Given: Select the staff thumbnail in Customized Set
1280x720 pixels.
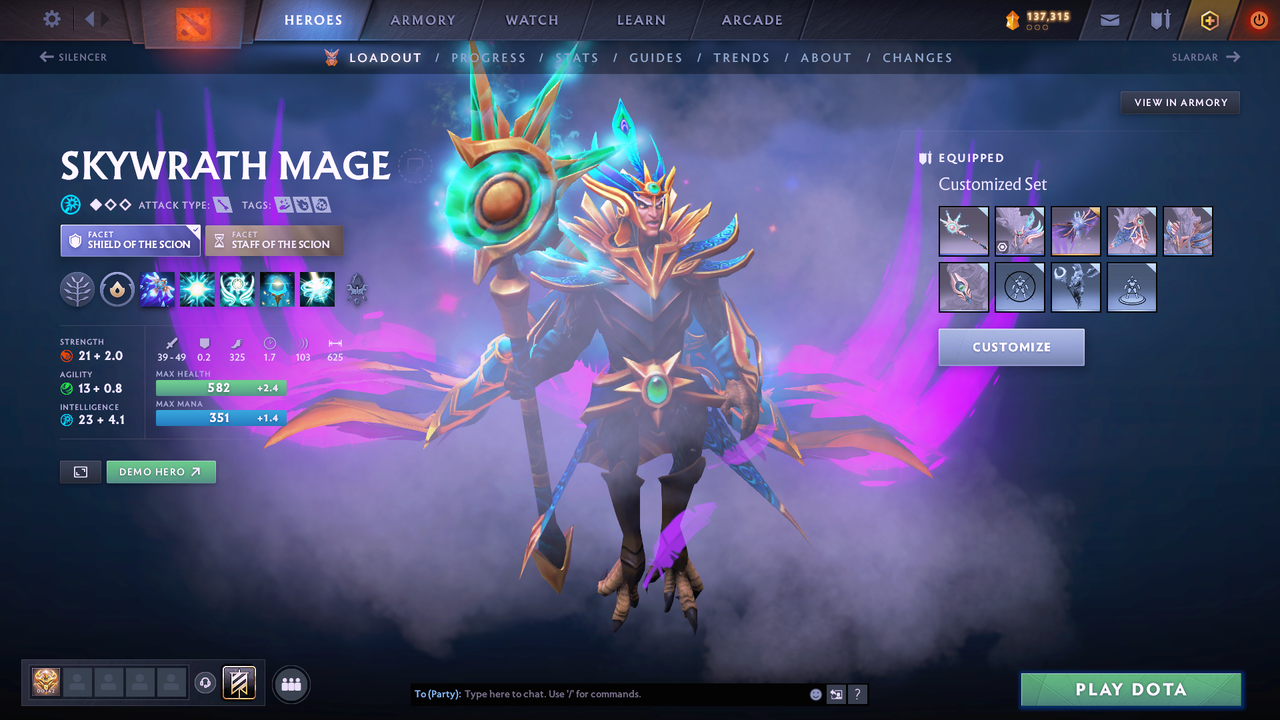Looking at the screenshot, I should click(963, 231).
